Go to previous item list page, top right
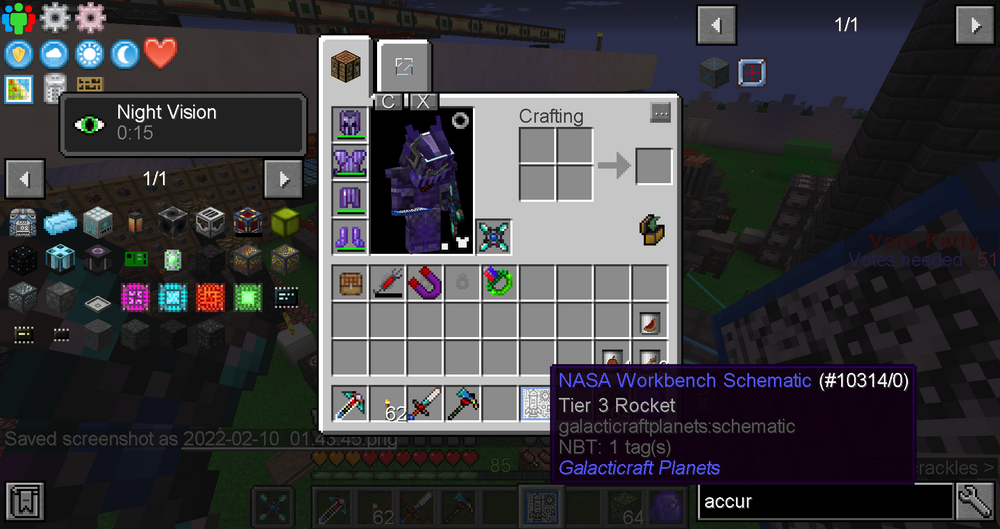This screenshot has width=1000, height=529. [717, 25]
